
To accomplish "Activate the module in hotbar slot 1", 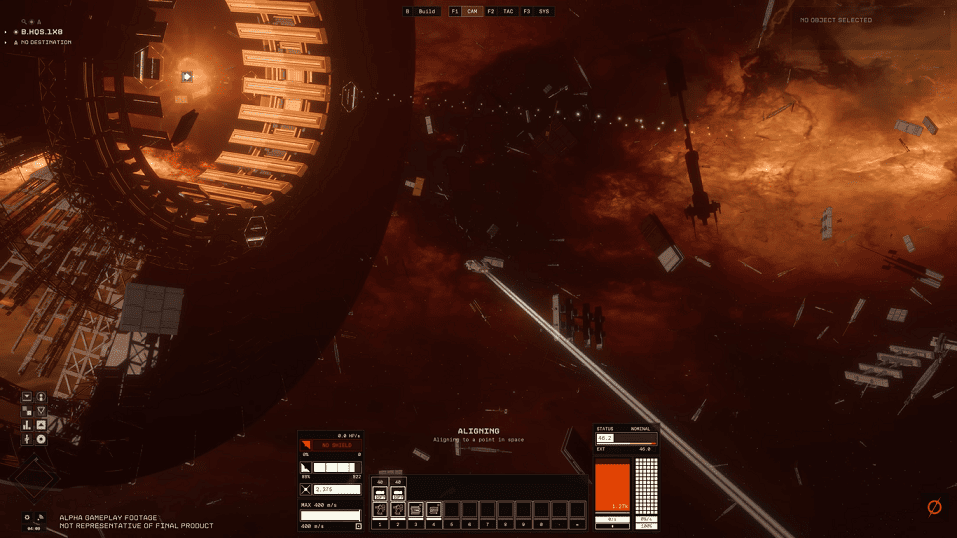I will pyautogui.click(x=380, y=509).
